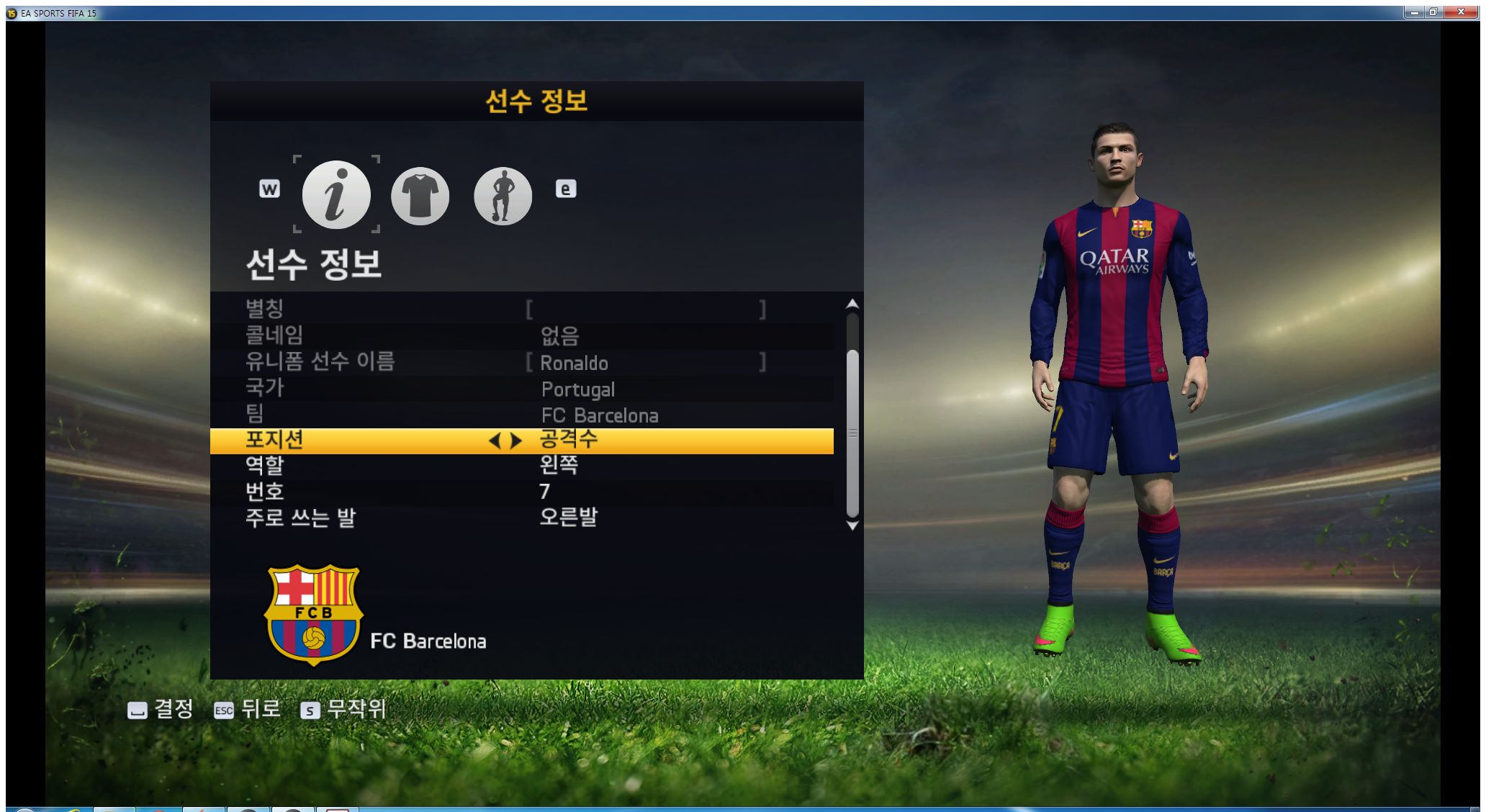
Task: Select the 역할 왼쪽 row
Action: point(521,466)
